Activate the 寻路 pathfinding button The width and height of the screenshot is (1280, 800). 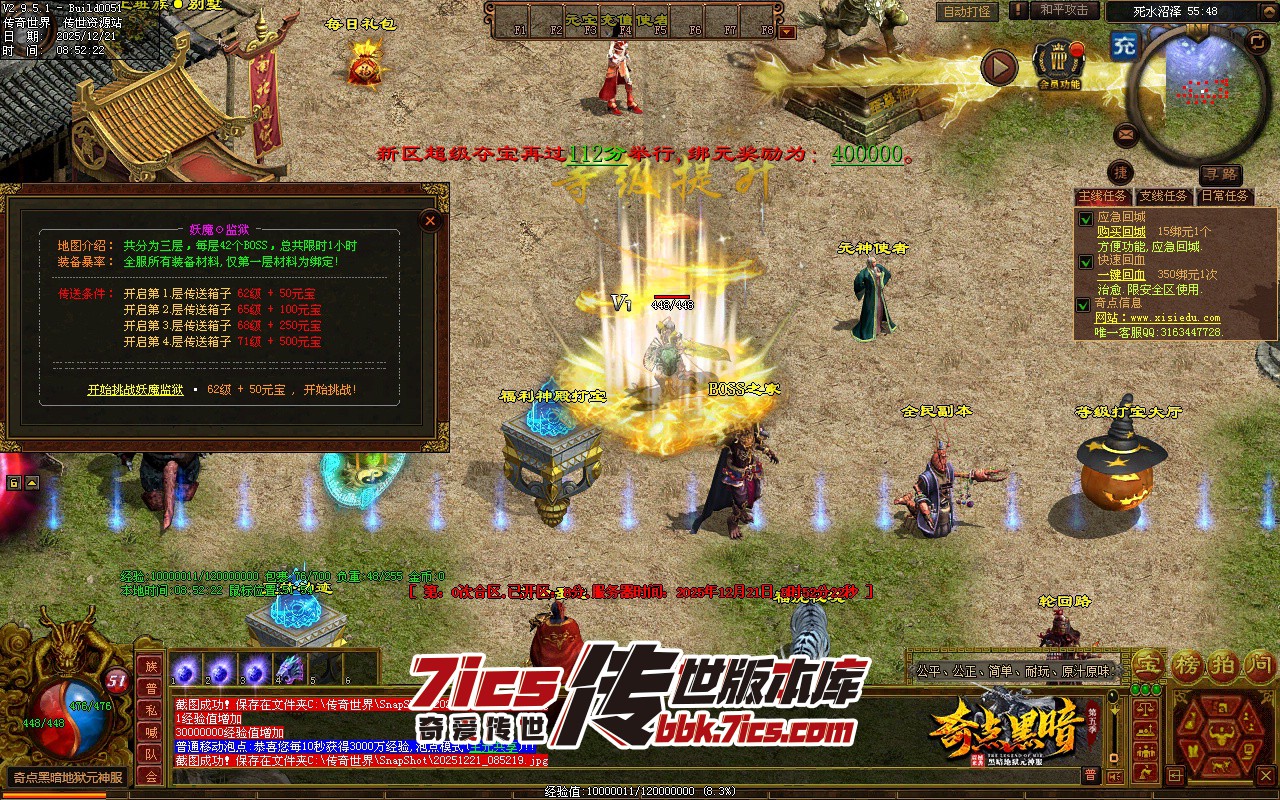1220,173
